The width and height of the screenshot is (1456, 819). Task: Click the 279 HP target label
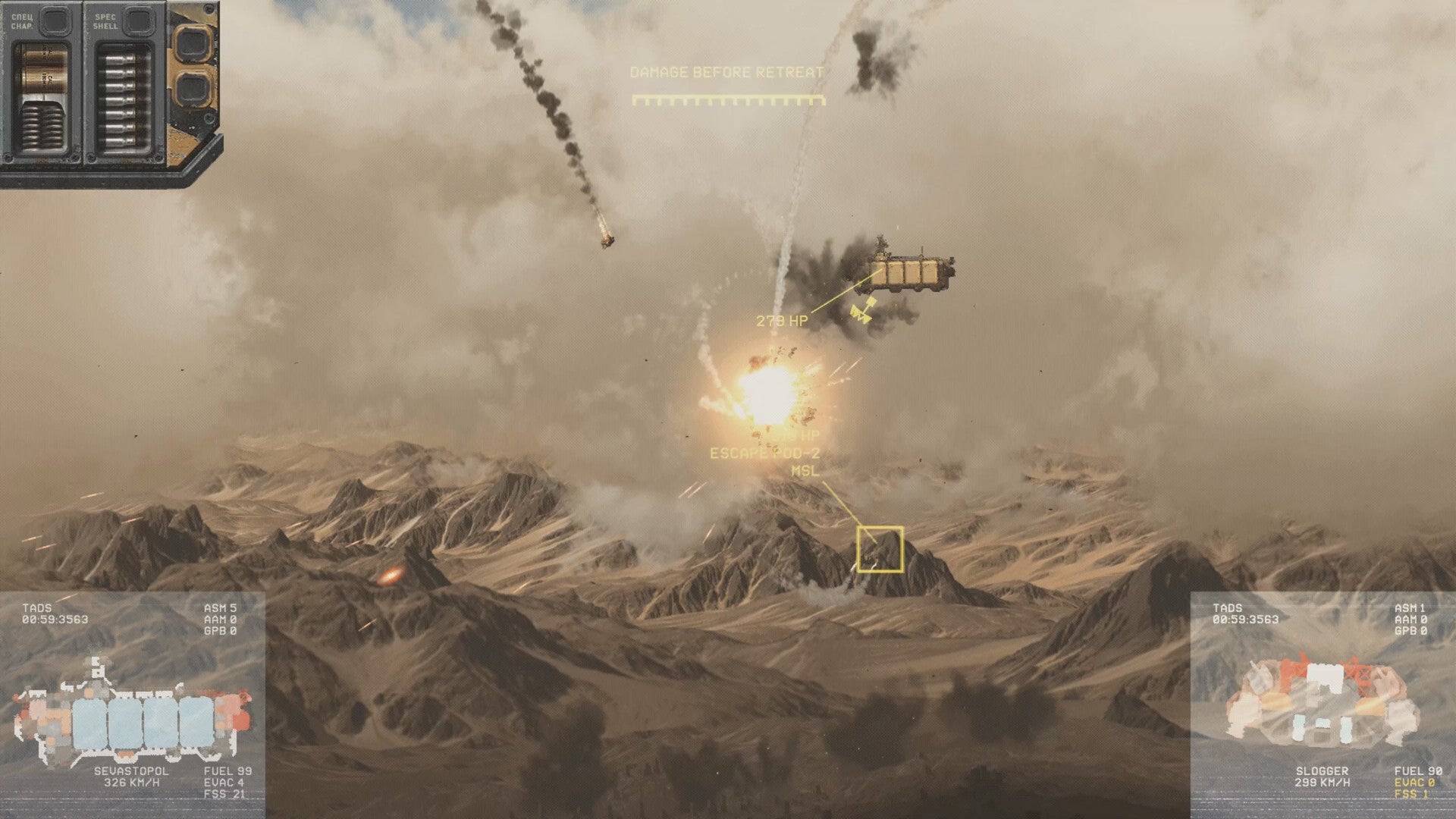pyautogui.click(x=783, y=319)
